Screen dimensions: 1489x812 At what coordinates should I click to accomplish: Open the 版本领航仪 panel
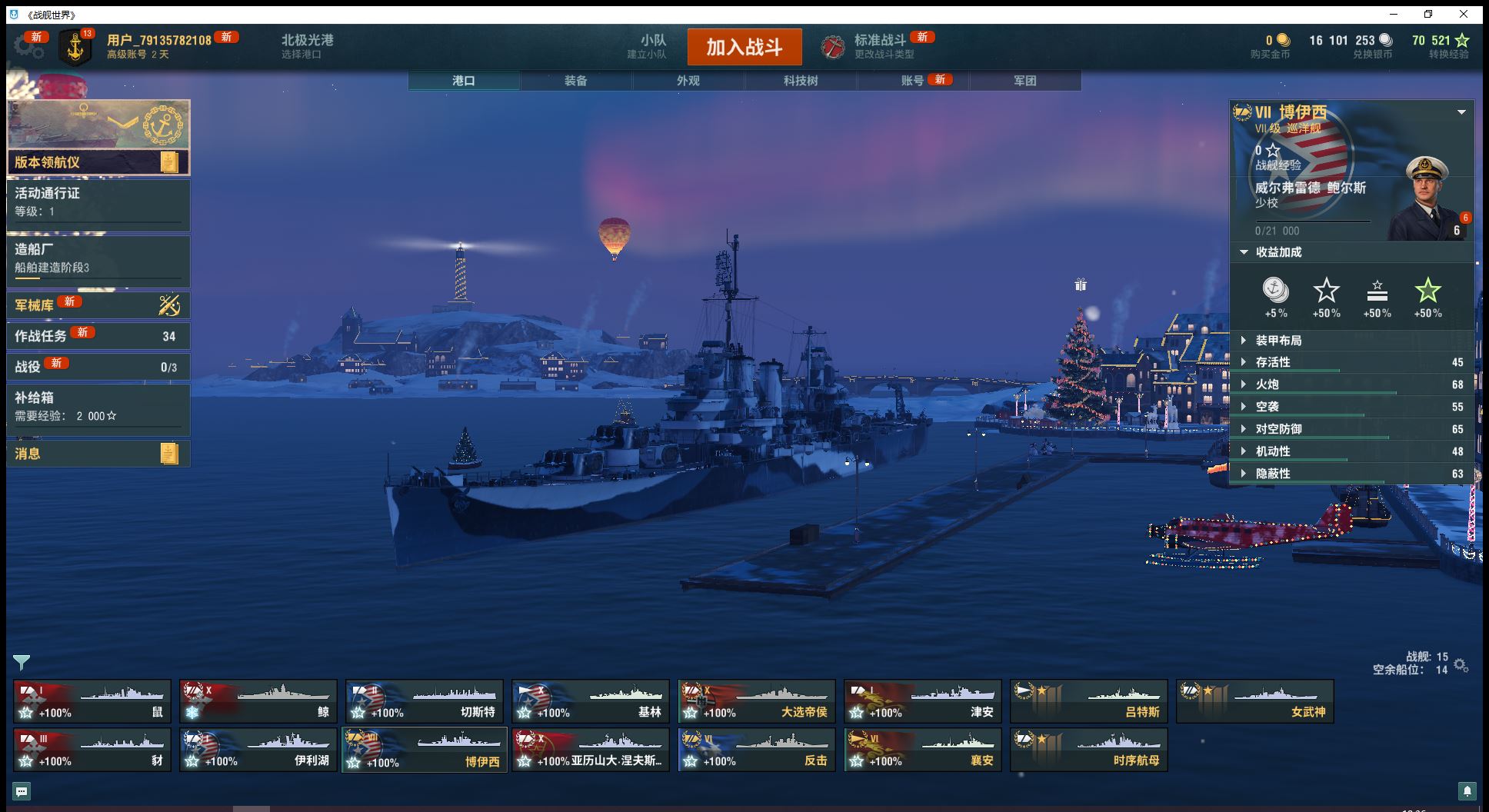coord(98,161)
